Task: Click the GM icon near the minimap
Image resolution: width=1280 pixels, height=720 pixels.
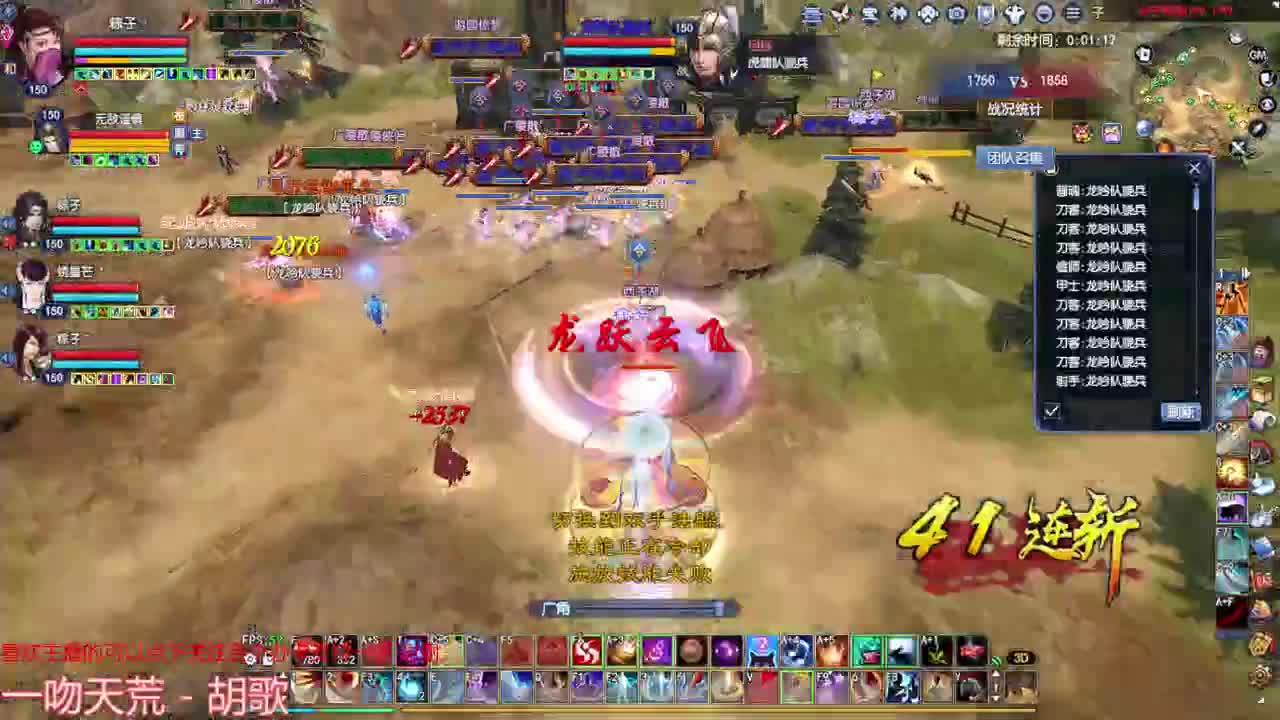Action: click(x=1256, y=55)
